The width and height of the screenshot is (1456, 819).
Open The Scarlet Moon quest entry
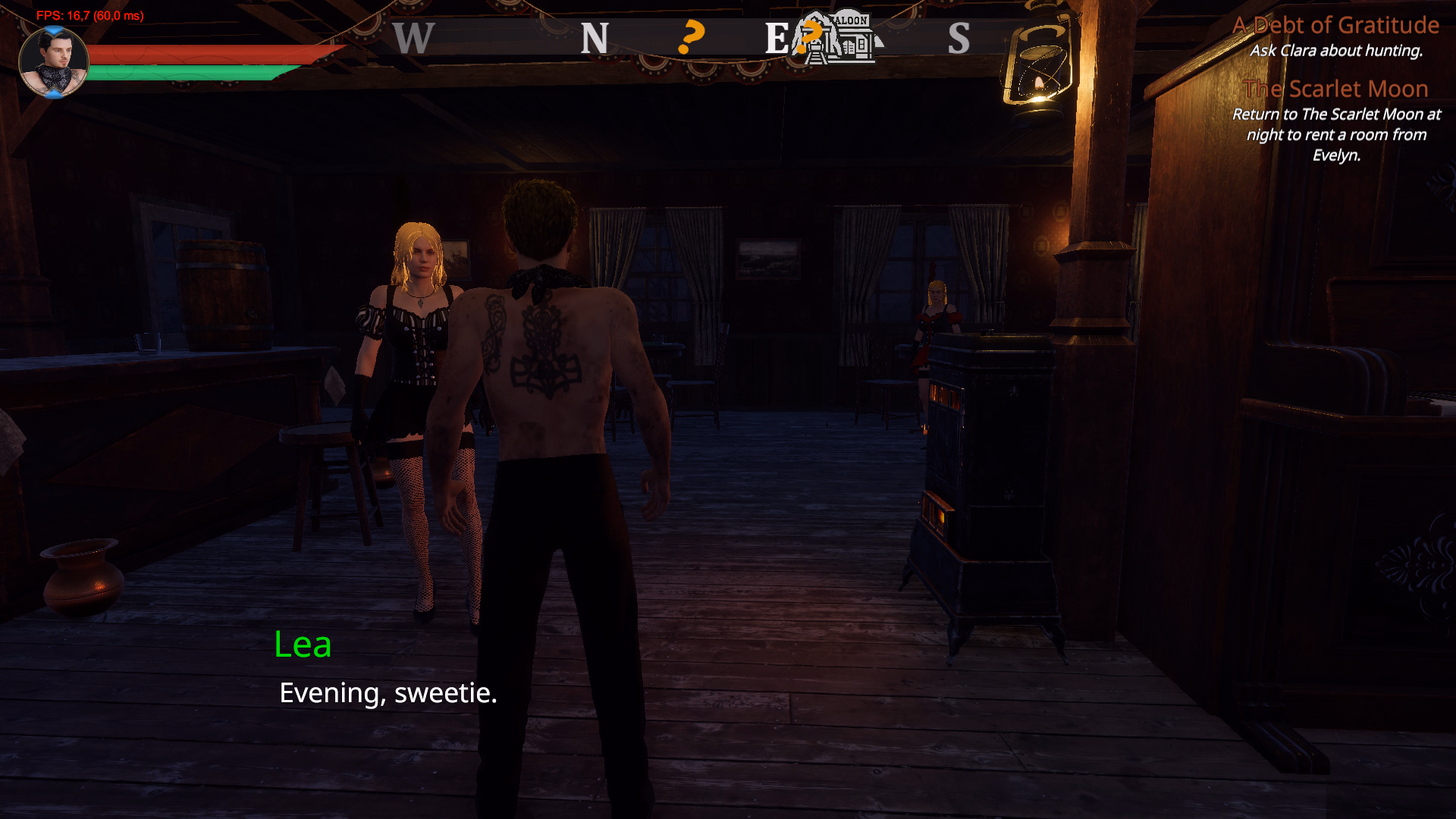pyautogui.click(x=1335, y=89)
